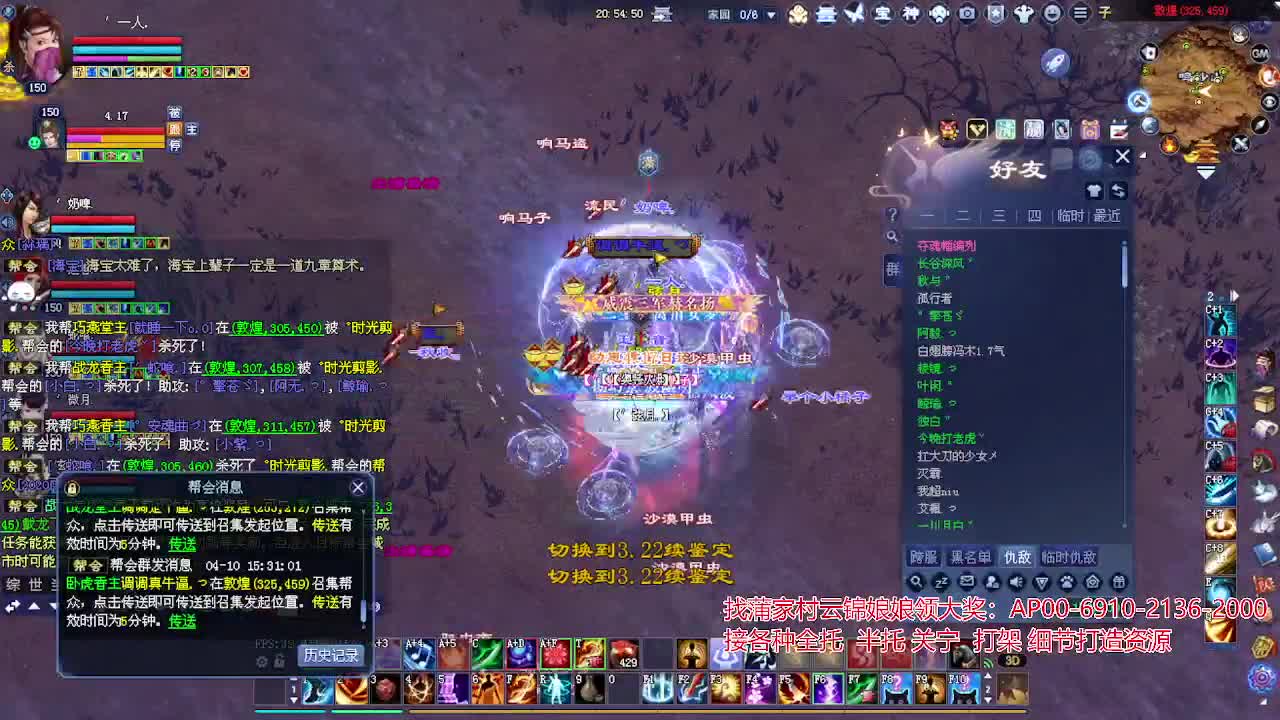The image size is (1280, 720).
Task: Open the 宝 treasure icon on top toolbar
Action: click(x=884, y=13)
